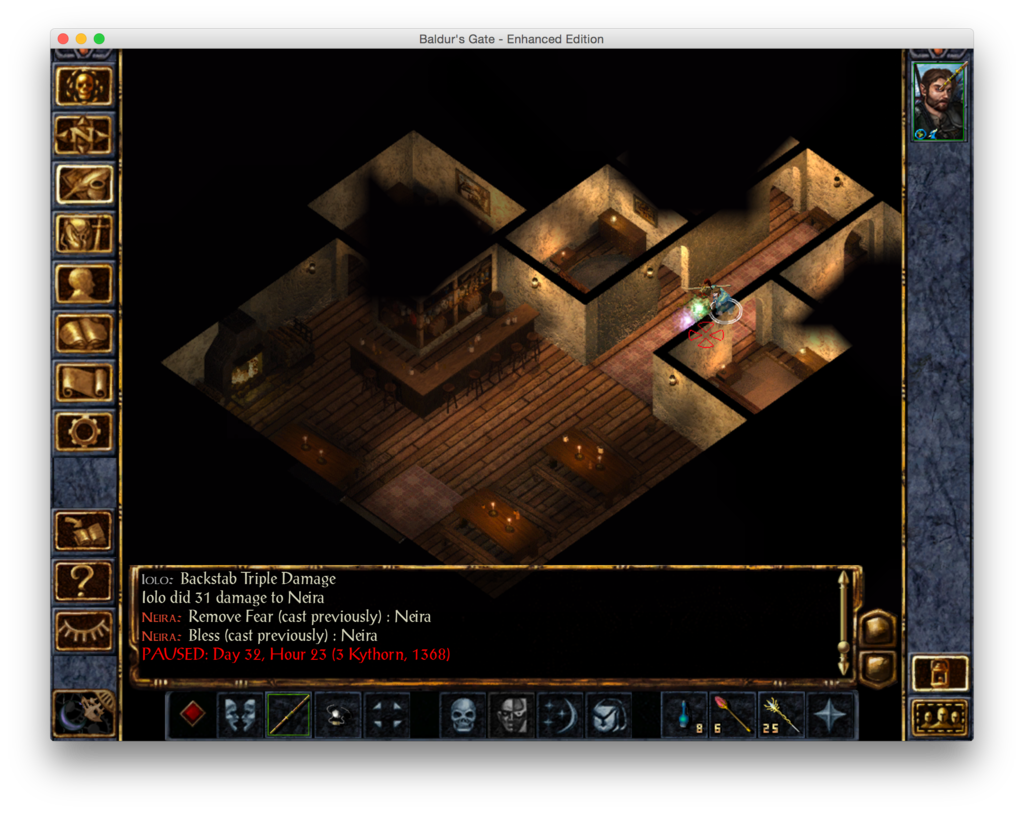Open the character record head icon
Image resolution: width=1024 pixels, height=813 pixels.
click(84, 283)
